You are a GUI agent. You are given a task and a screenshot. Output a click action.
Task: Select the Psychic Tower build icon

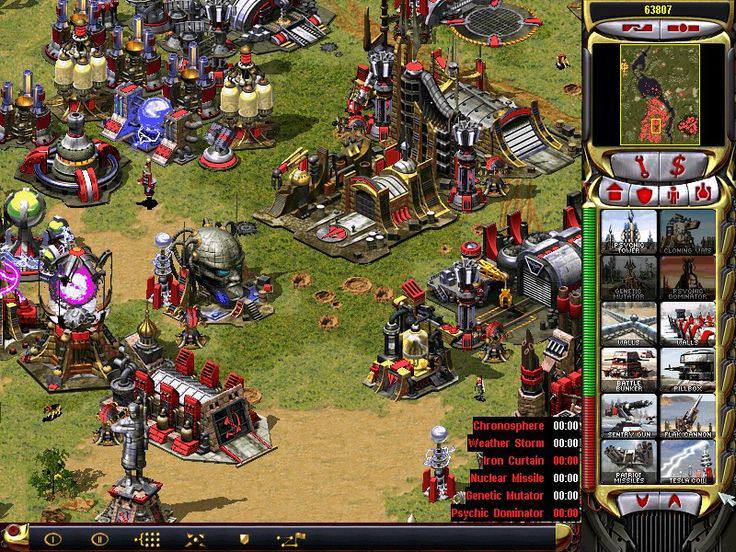628,230
